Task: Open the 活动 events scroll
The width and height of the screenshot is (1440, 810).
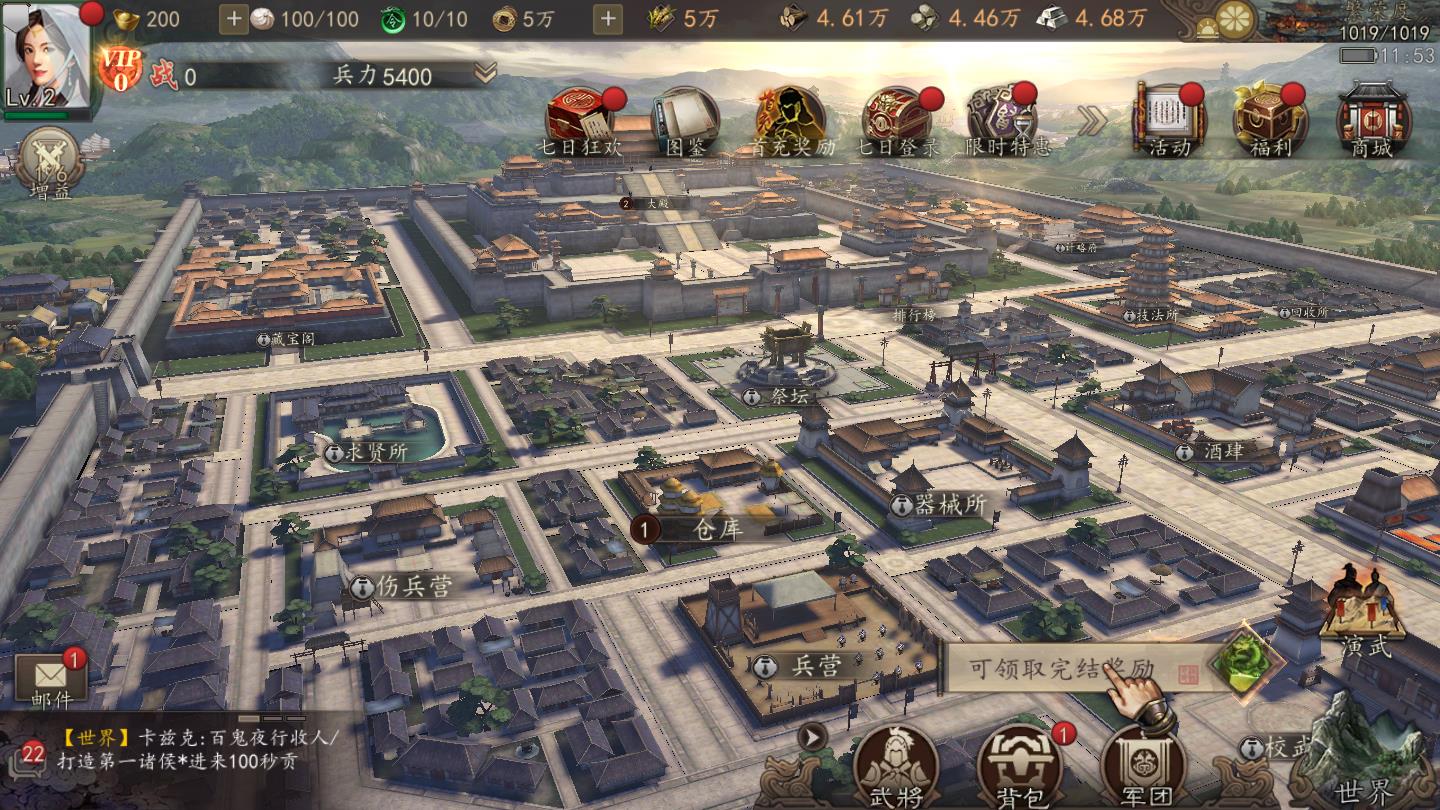Action: (x=1168, y=120)
